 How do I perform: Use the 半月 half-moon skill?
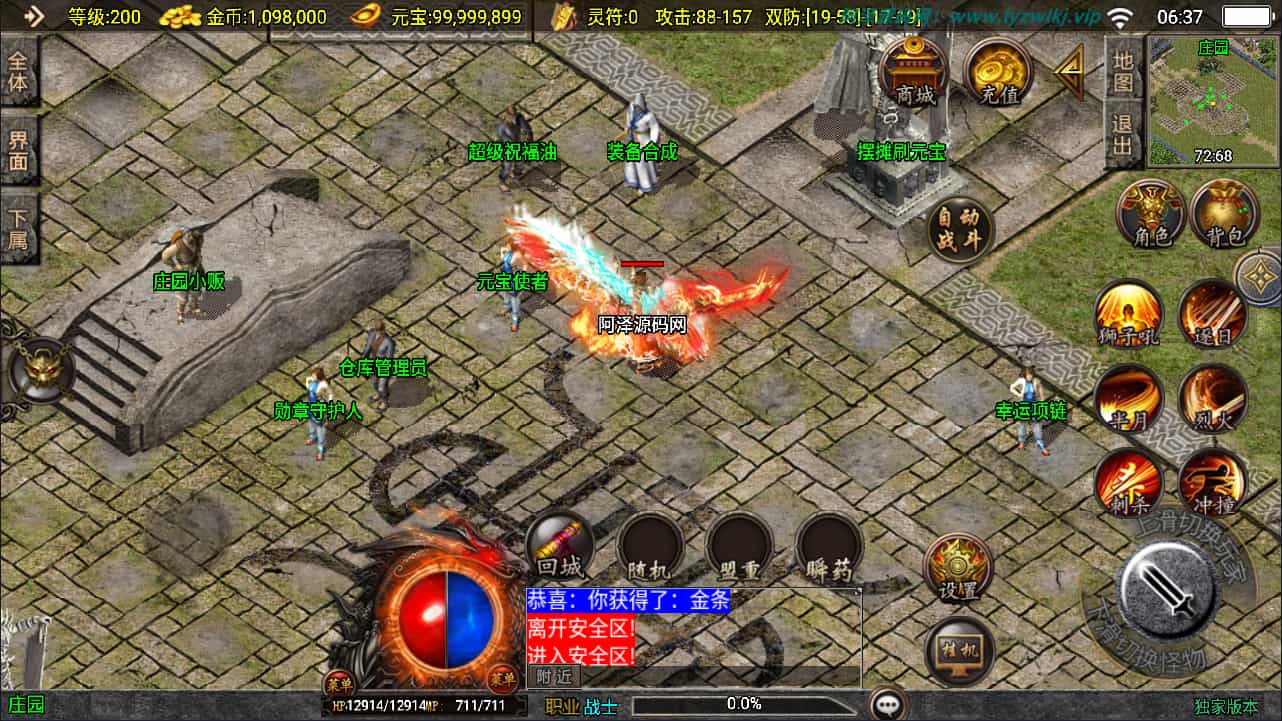pos(1129,398)
